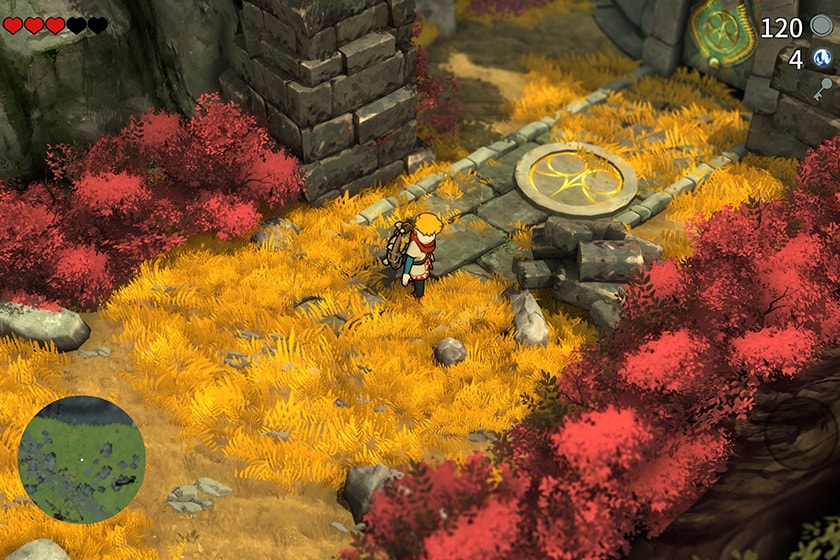Tap the grey coin currency icon
Screen dimensions: 840x560
pos(822,26)
